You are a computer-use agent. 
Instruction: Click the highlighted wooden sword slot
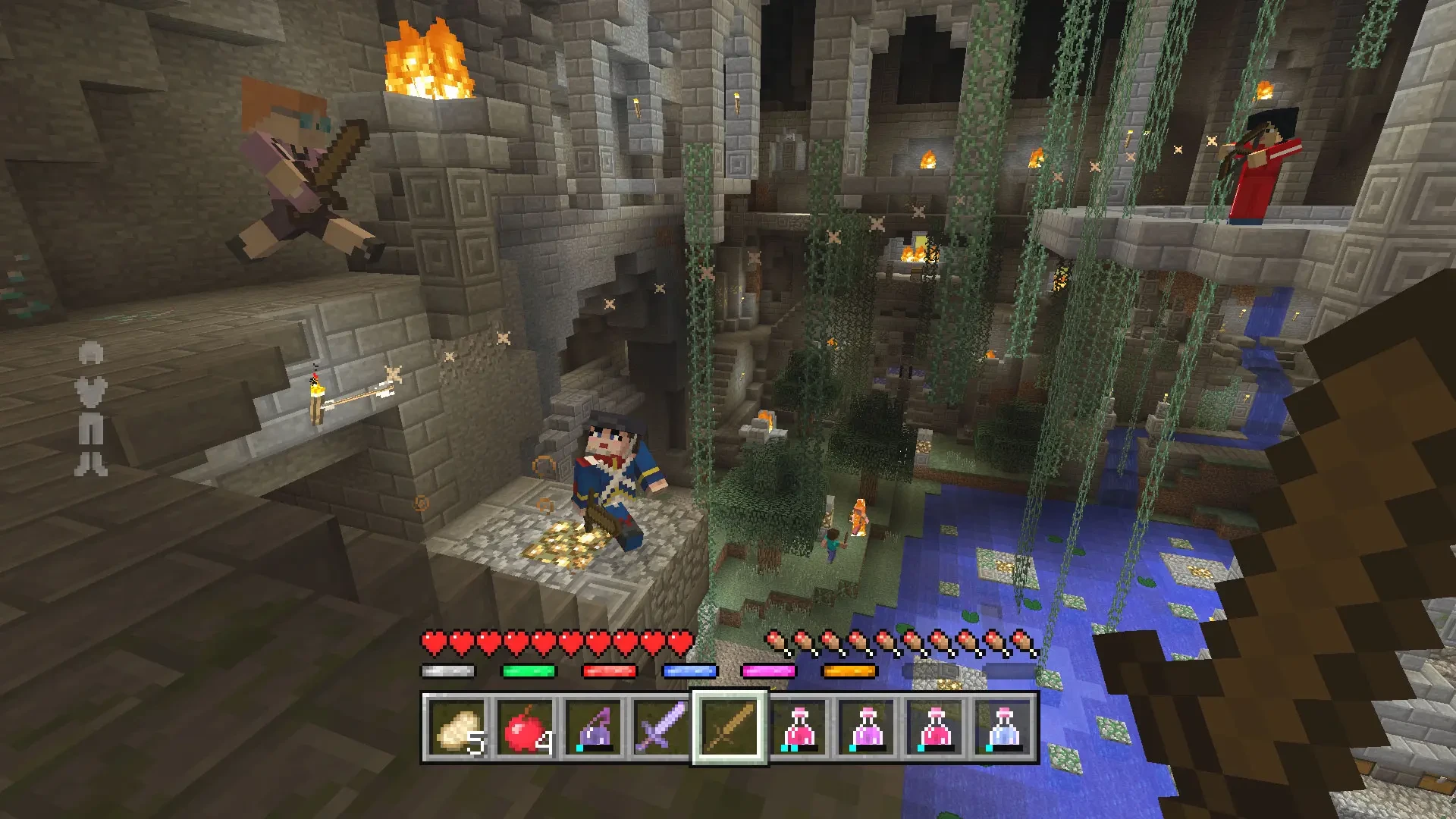[730, 728]
